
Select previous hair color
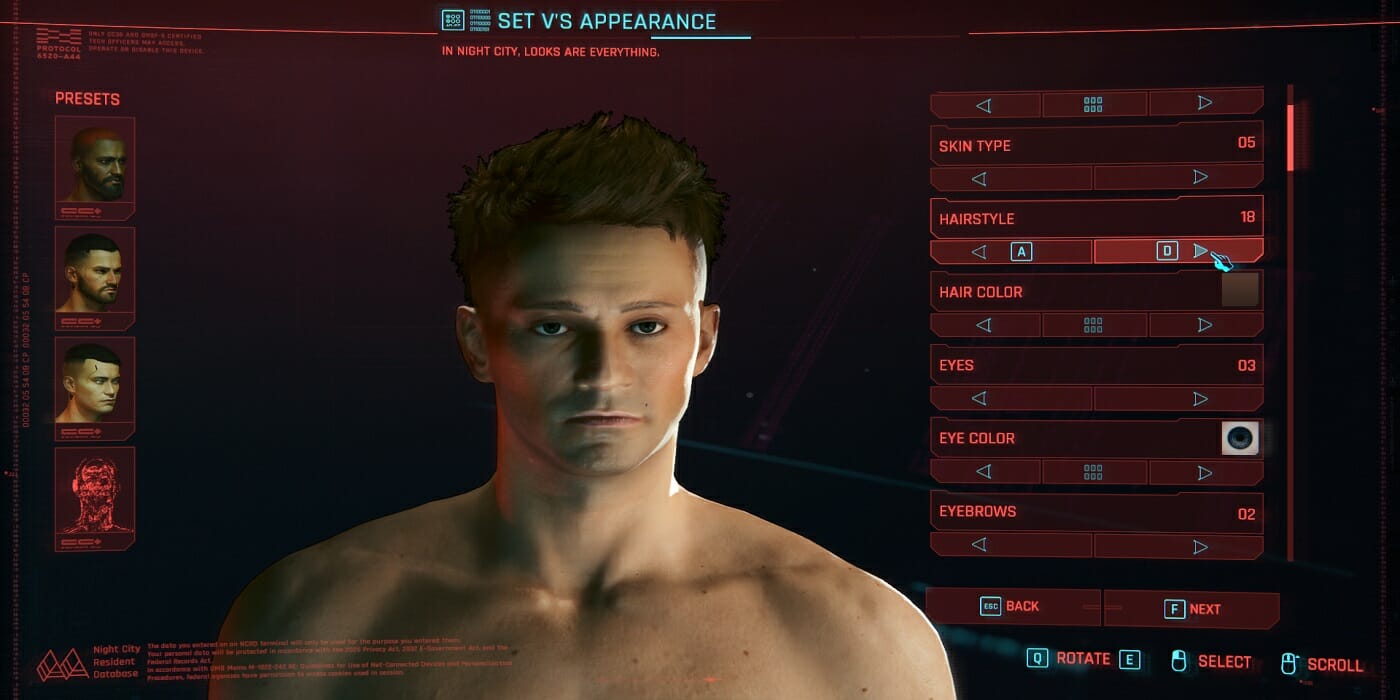(x=985, y=325)
